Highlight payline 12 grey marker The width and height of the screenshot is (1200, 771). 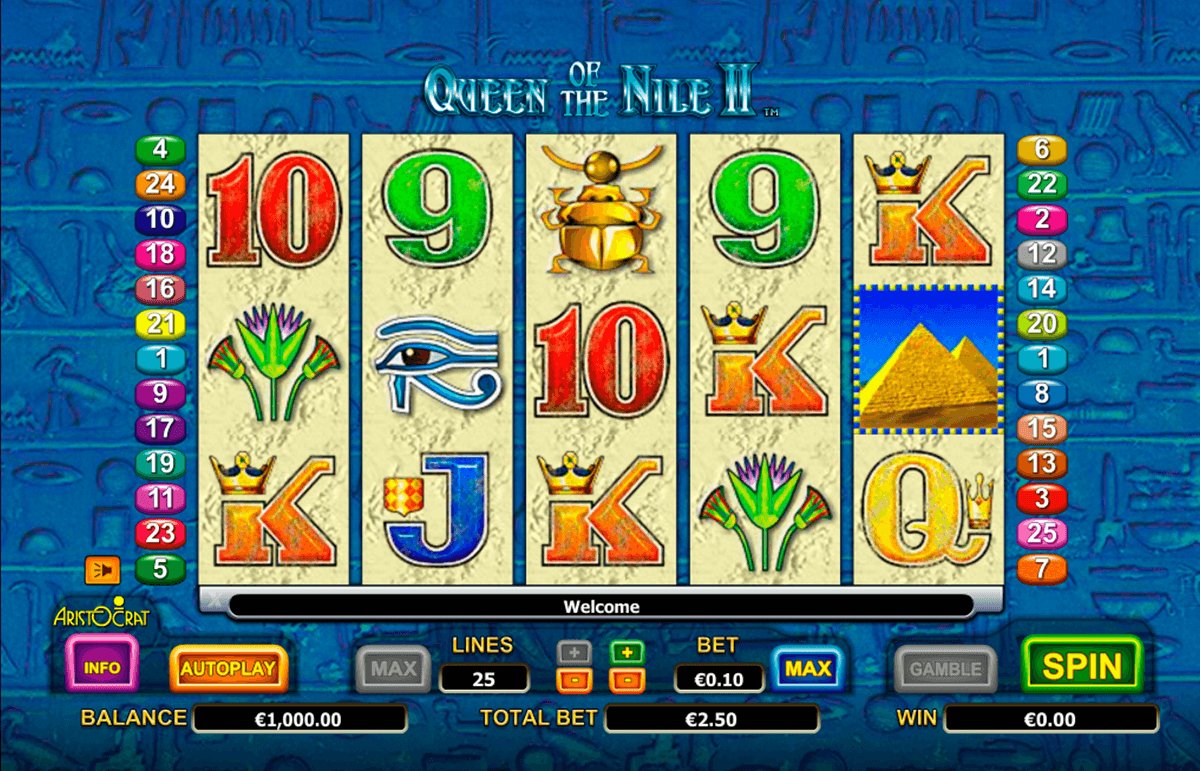(x=1041, y=254)
